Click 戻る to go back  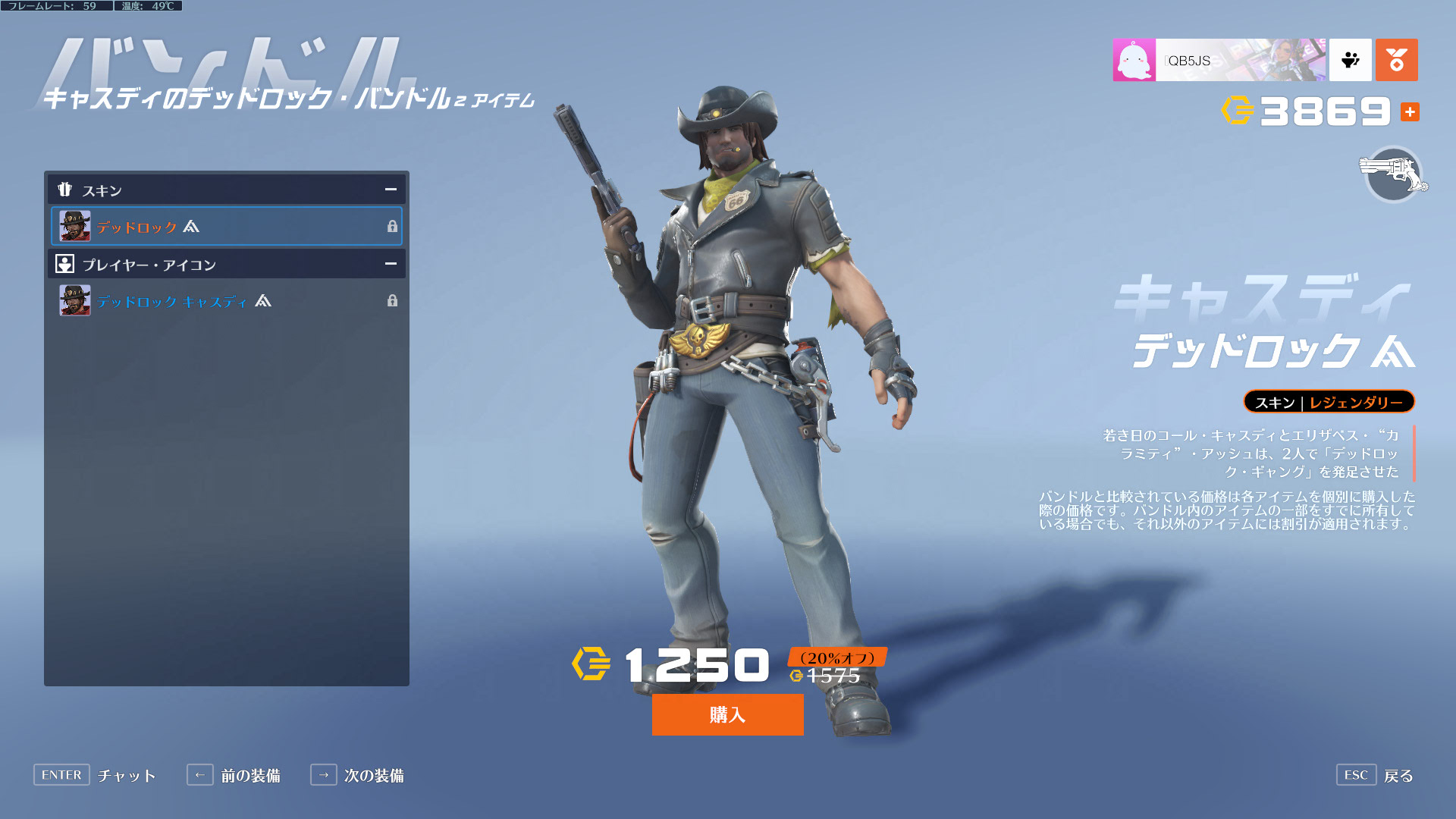(x=1376, y=775)
